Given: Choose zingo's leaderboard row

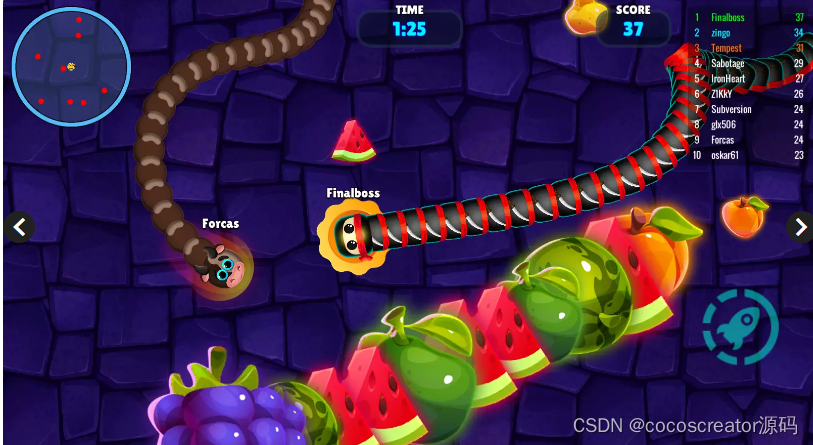Looking at the screenshot, I should [x=750, y=33].
